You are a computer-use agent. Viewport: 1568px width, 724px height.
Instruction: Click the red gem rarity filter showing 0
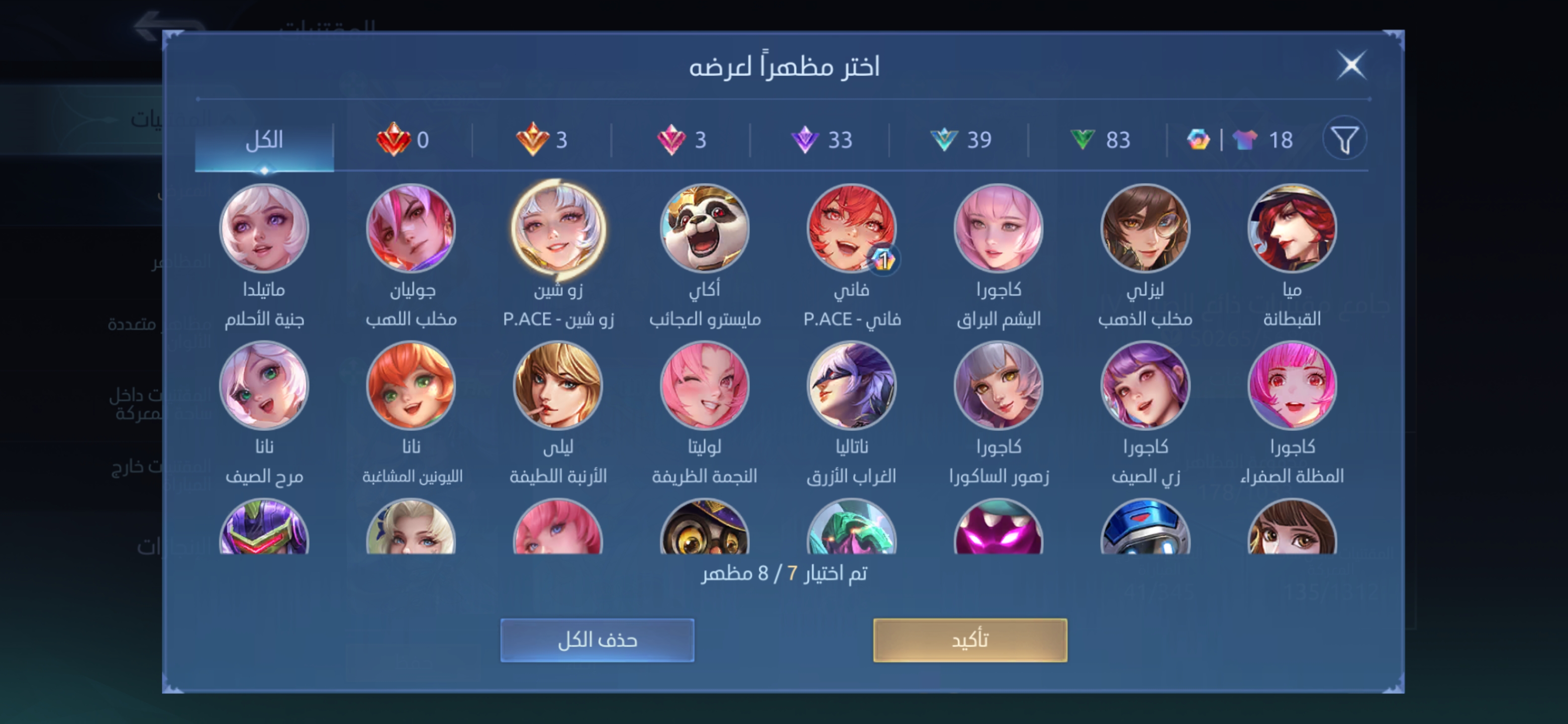tap(408, 139)
